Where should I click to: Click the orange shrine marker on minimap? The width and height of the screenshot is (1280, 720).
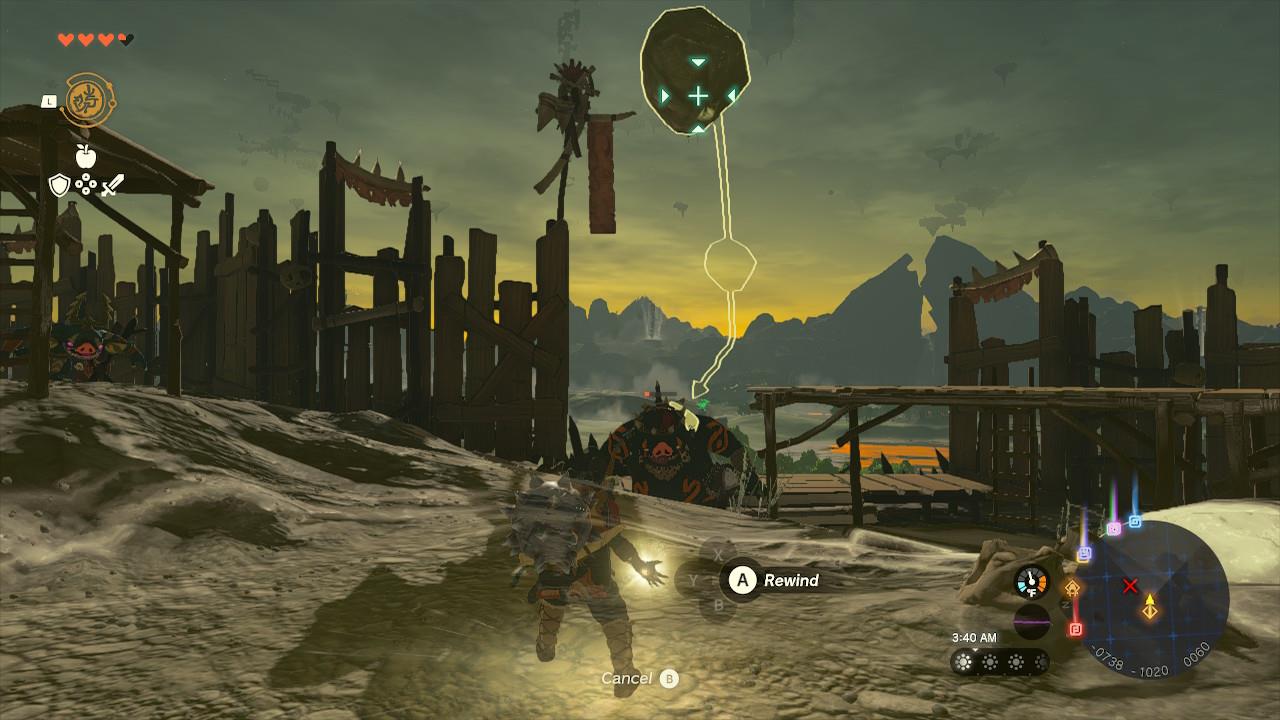tap(1073, 587)
